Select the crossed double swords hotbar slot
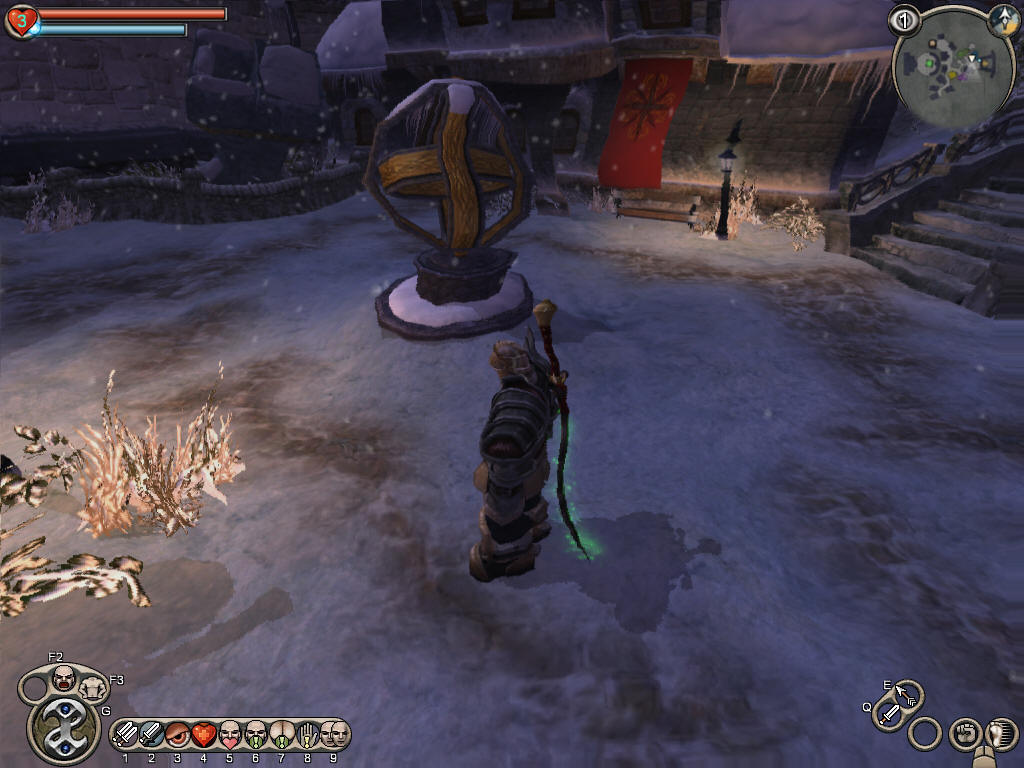 pos(126,735)
